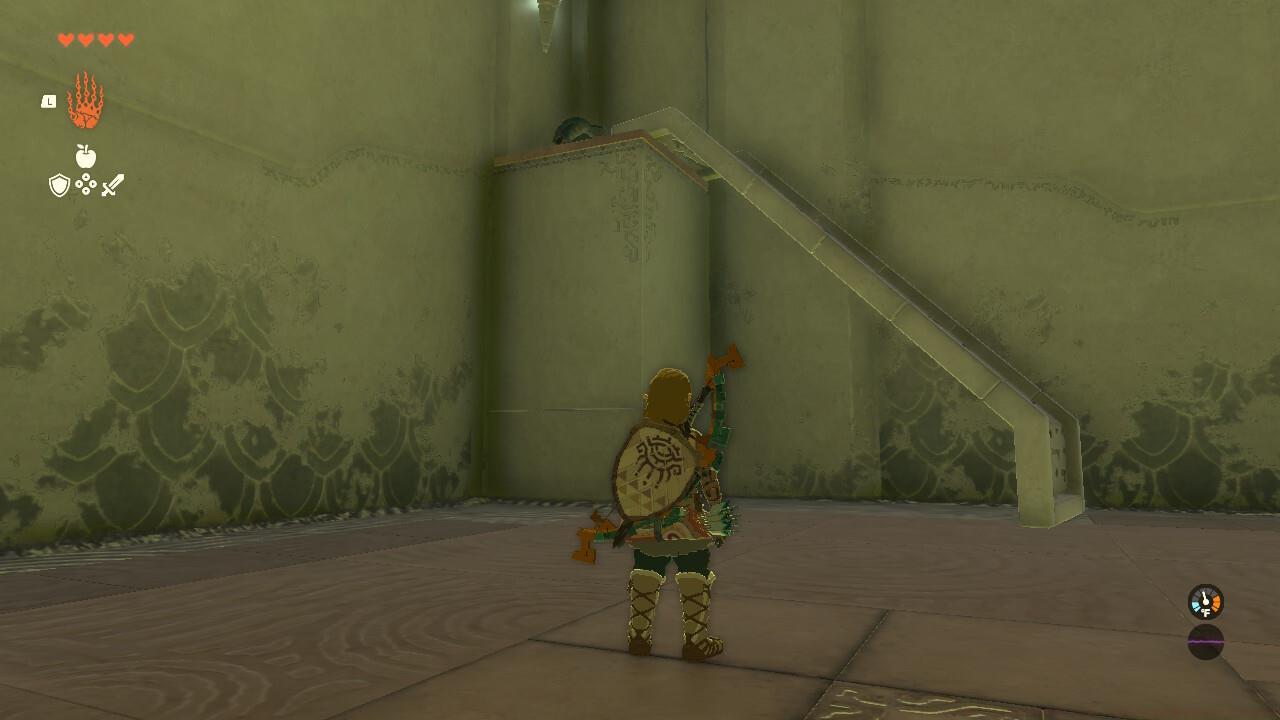Click the first heart container
The height and width of the screenshot is (720, 1280).
click(x=66, y=39)
